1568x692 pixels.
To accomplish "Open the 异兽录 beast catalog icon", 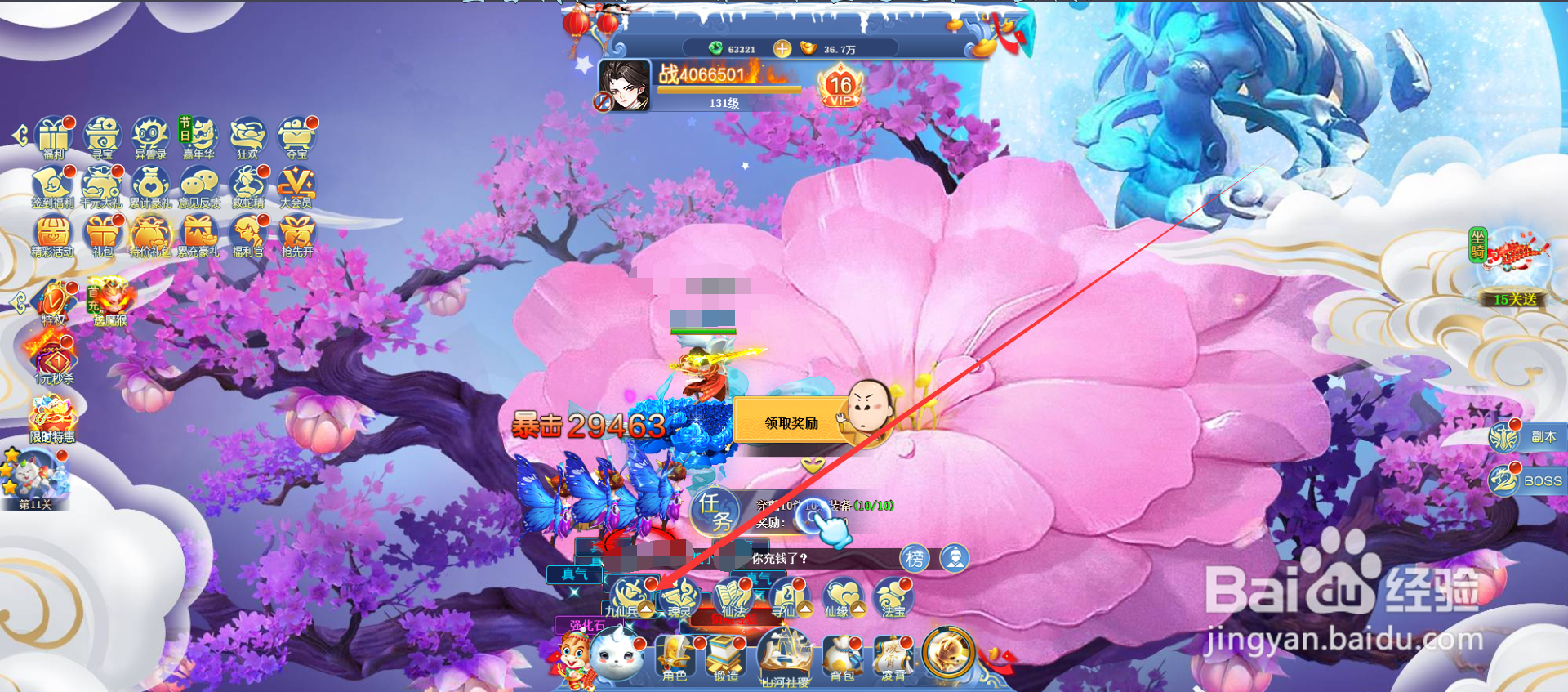I will pos(151,133).
